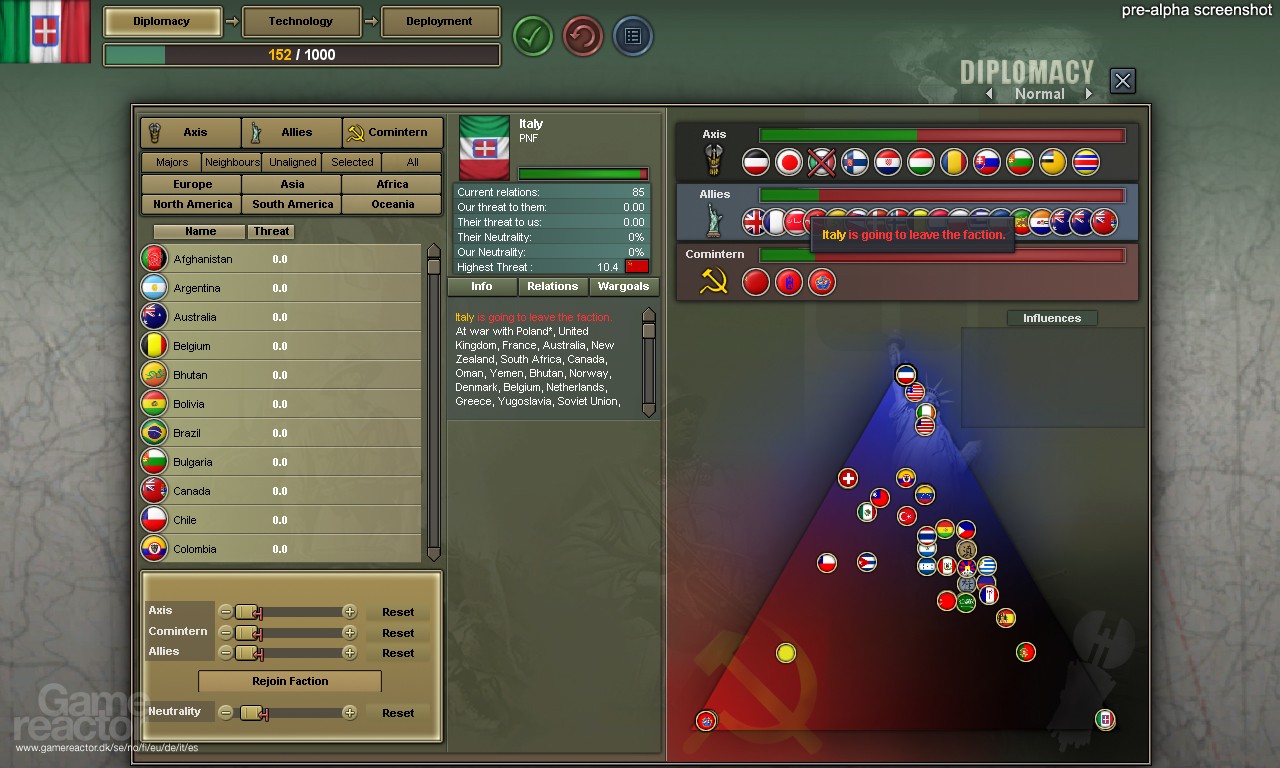Toggle the Europe region filter
Image resolution: width=1280 pixels, height=768 pixels.
(190, 184)
